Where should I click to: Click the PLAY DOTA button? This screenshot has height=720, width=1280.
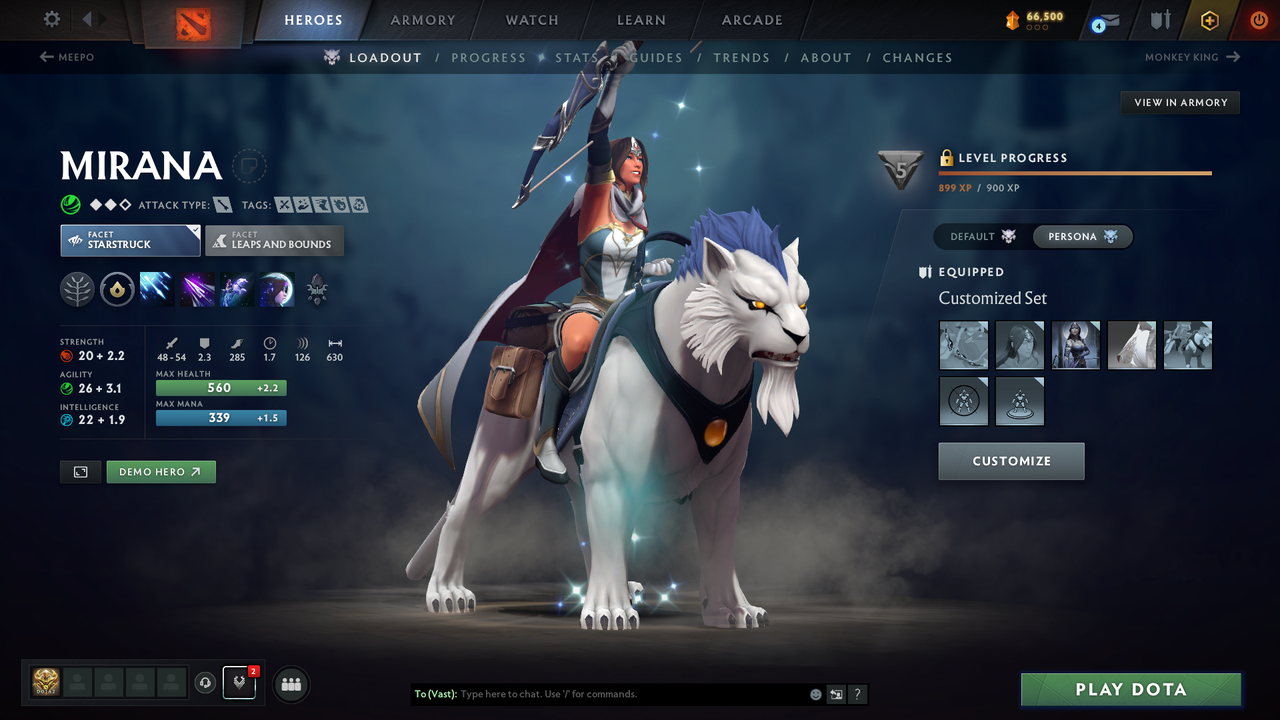1130,689
